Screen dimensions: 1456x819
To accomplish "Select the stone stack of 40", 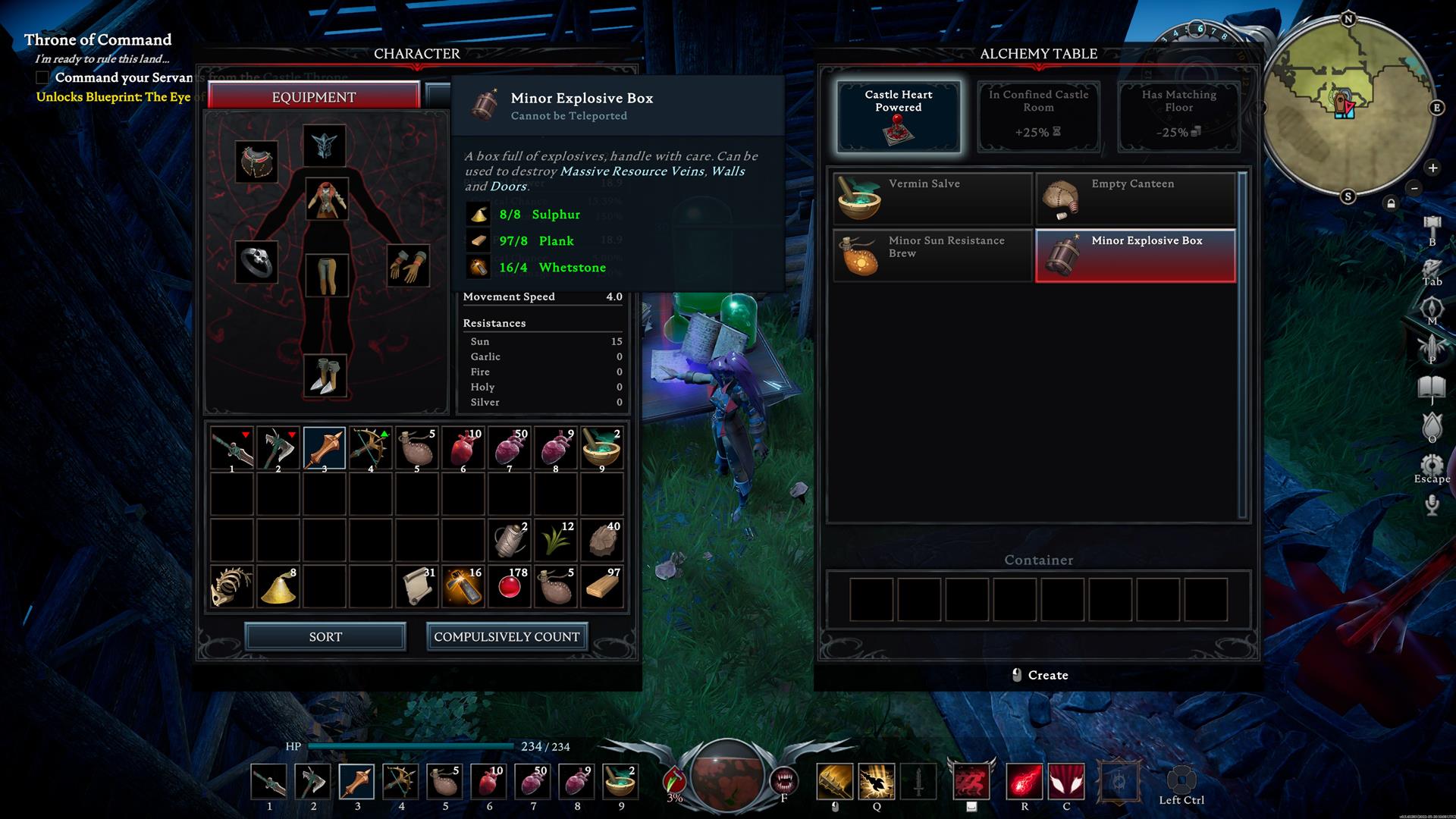I will 603,540.
